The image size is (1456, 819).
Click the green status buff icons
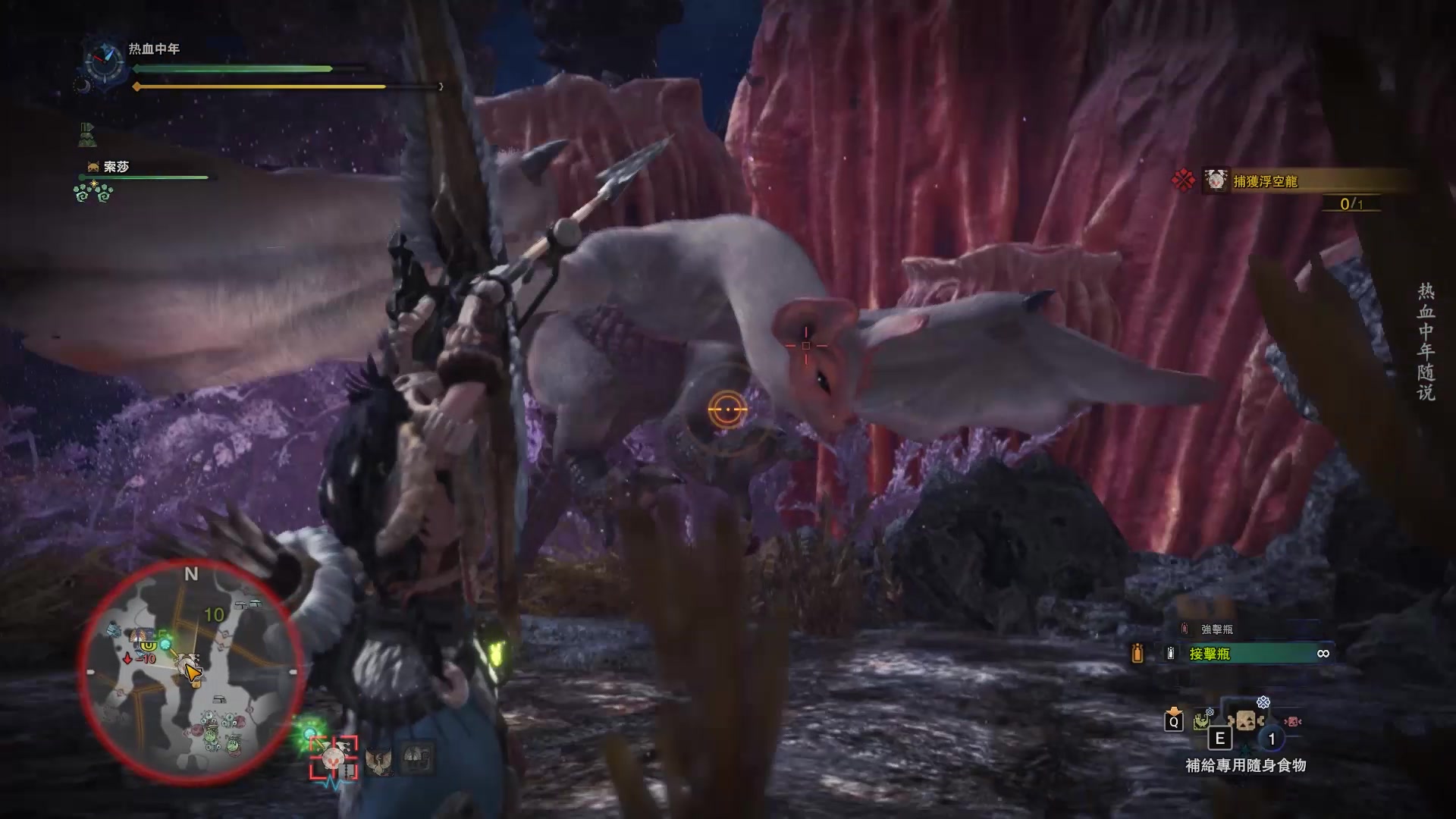pos(93,192)
